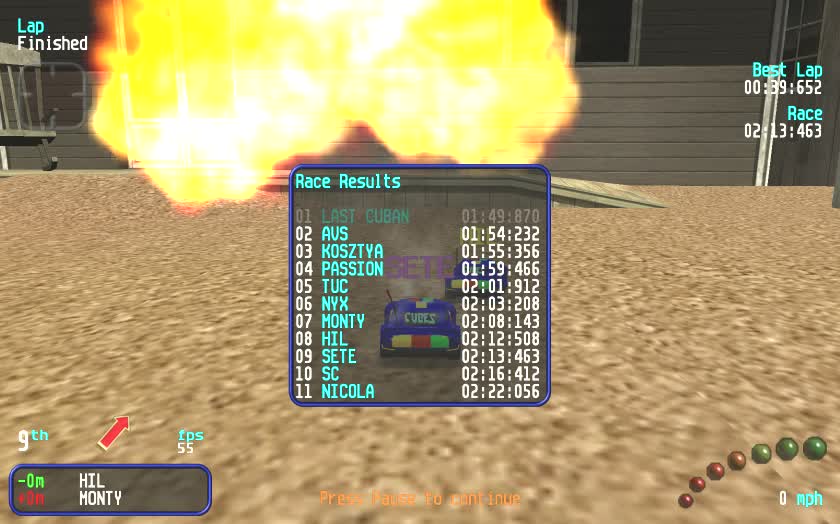Select AVS in the race results
Image resolution: width=840 pixels, height=524 pixels.
pos(418,234)
